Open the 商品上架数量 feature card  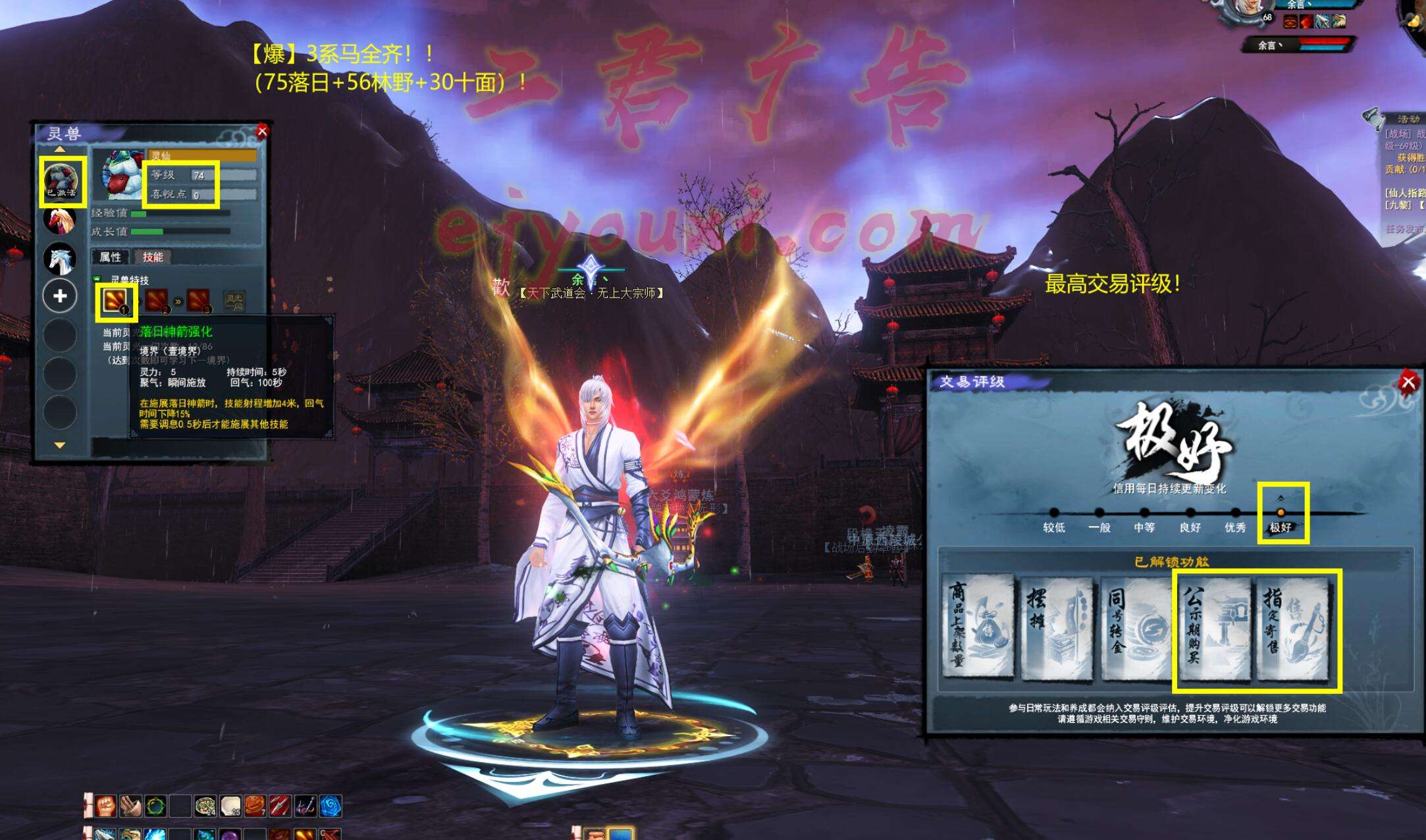tap(977, 626)
